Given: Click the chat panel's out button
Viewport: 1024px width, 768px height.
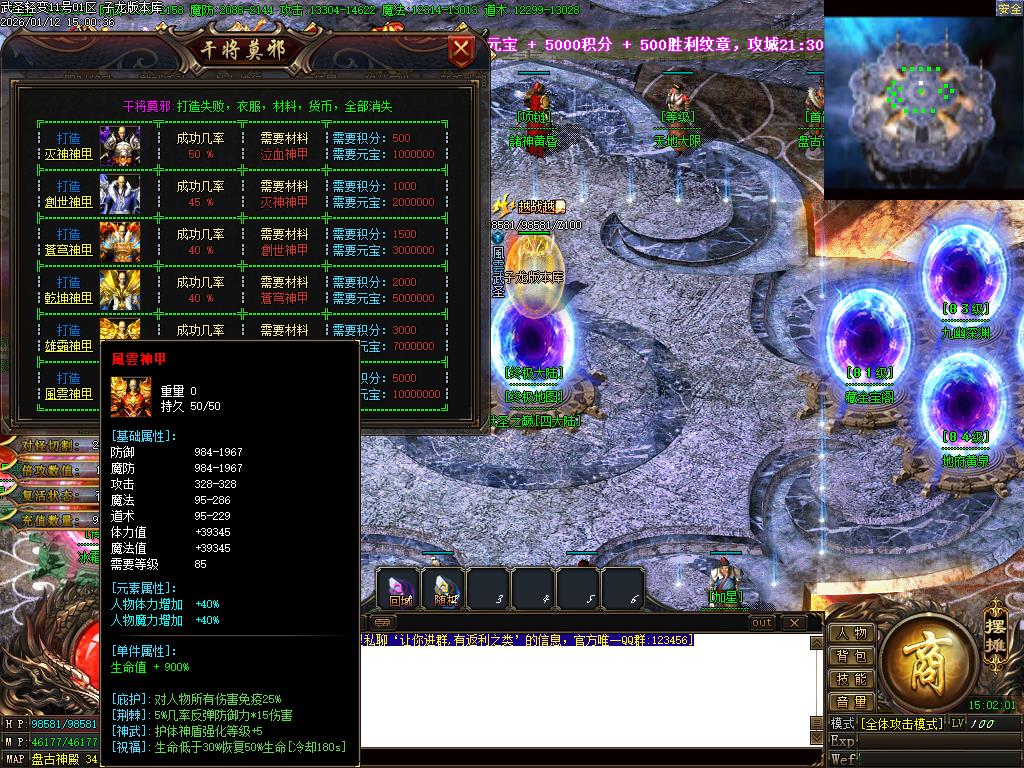Looking at the screenshot, I should click(x=762, y=623).
